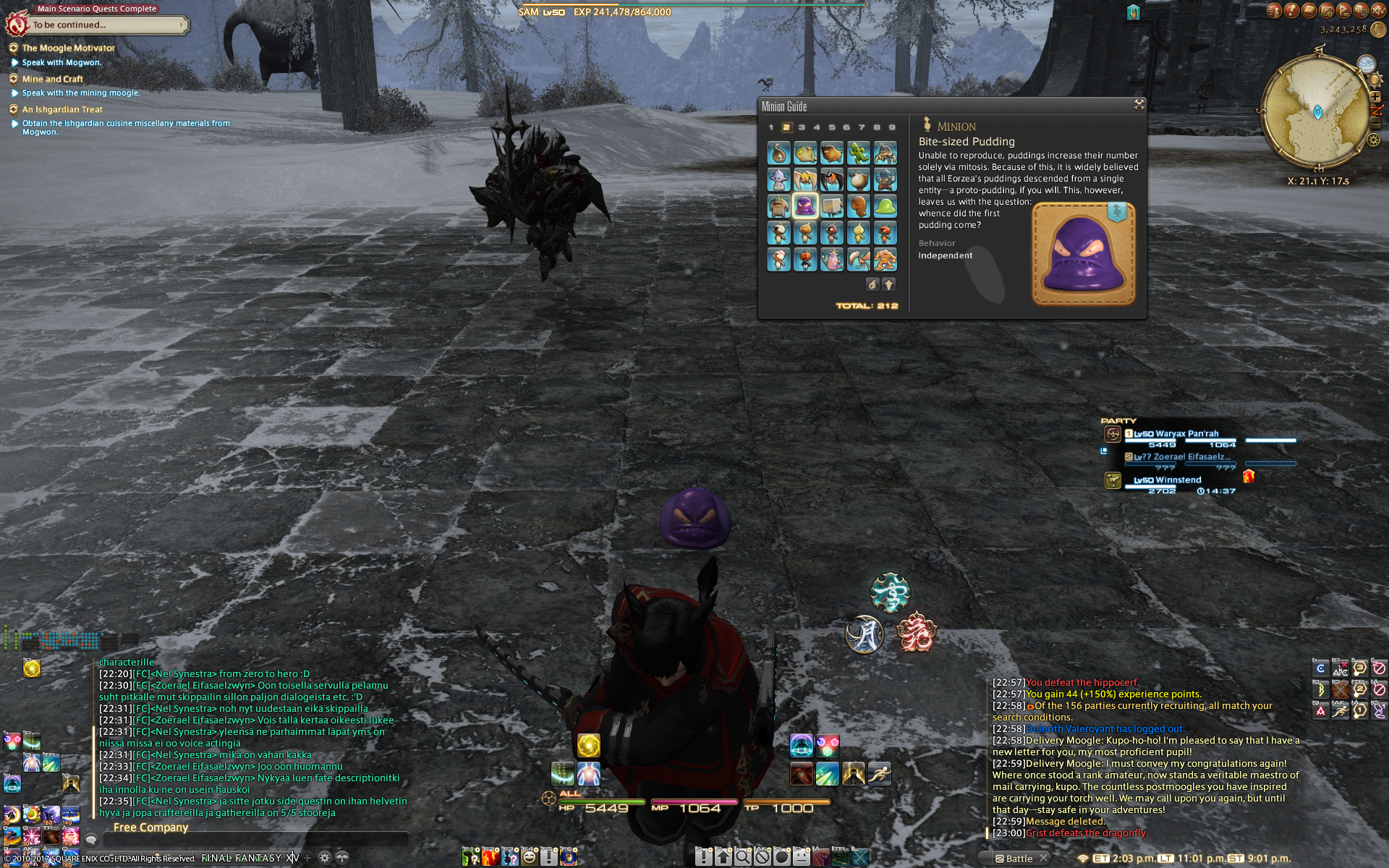Open An Ishgardian Treat quest entry
1389x868 pixels.
(62, 110)
